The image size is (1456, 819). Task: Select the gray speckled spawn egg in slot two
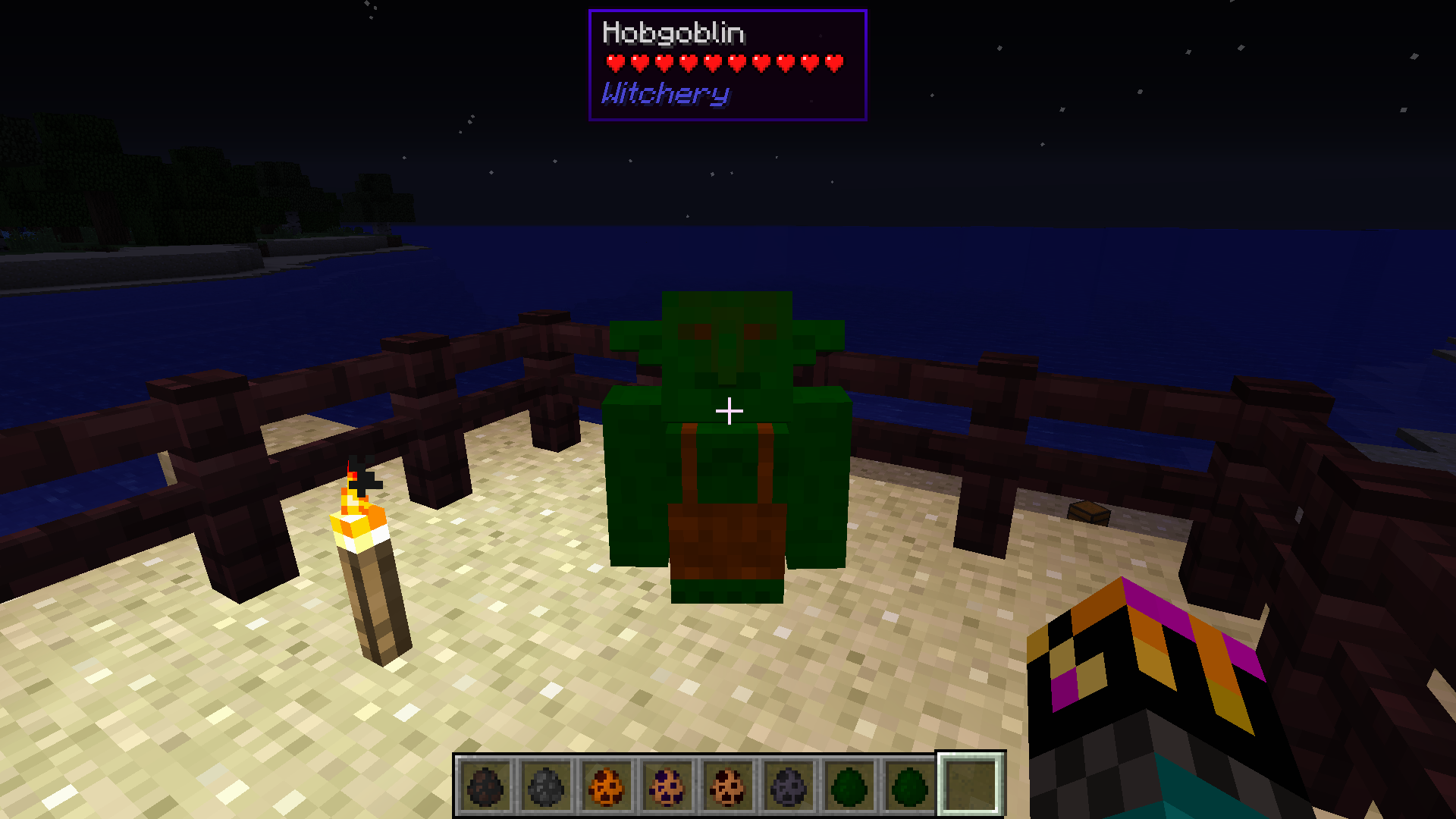[x=544, y=784]
